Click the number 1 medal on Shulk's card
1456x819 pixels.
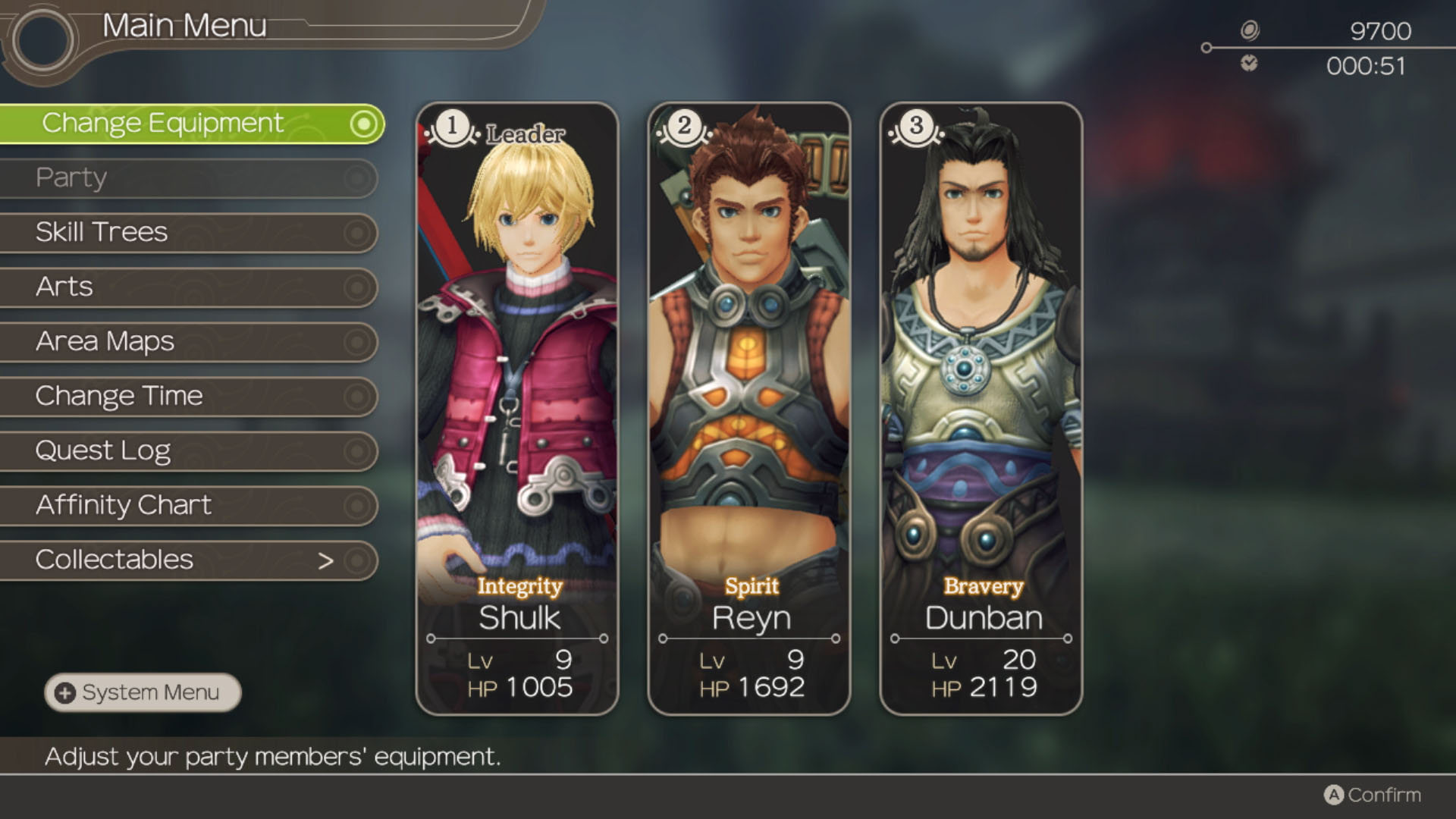[x=450, y=126]
